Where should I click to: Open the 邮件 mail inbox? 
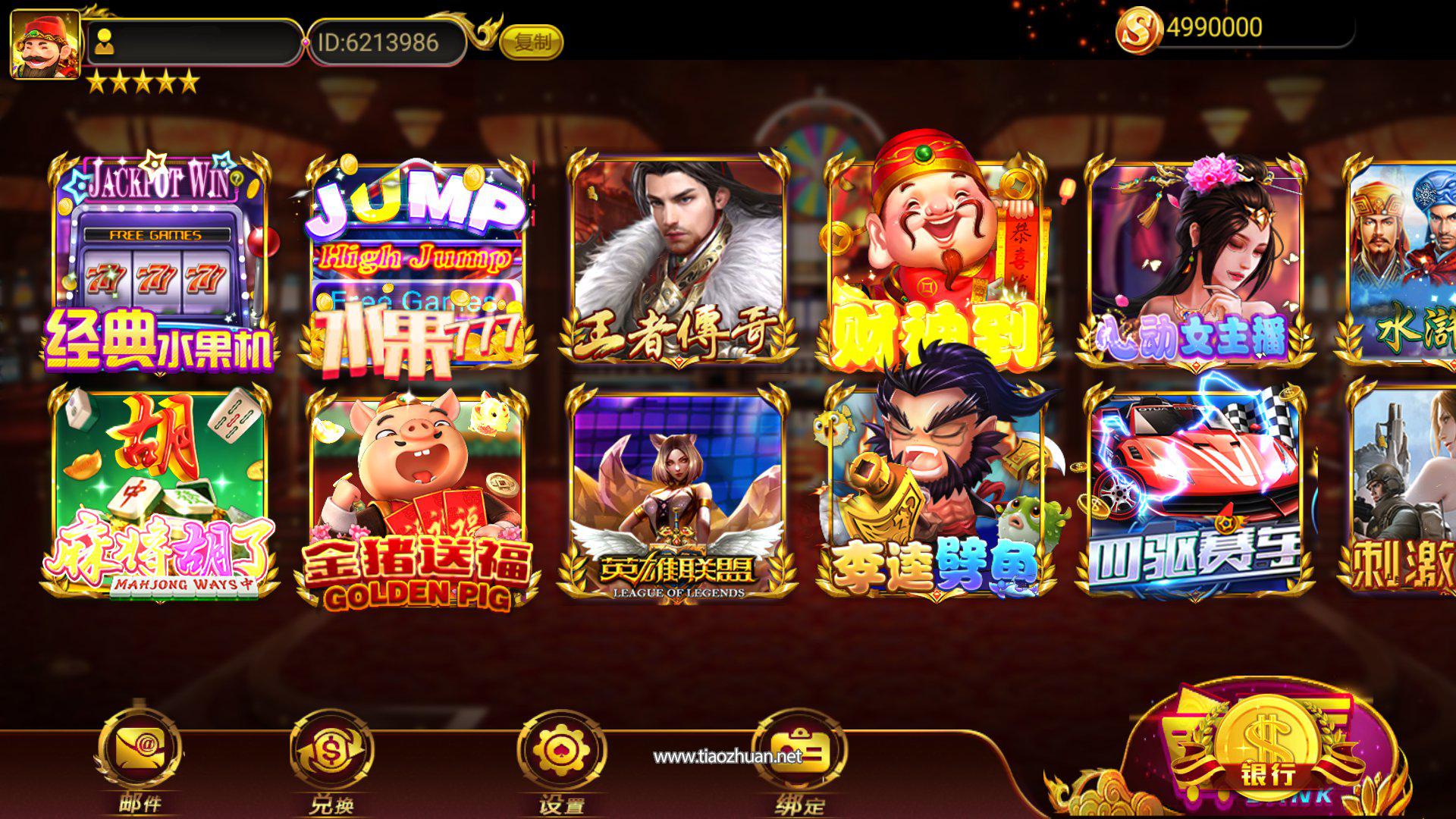140,752
